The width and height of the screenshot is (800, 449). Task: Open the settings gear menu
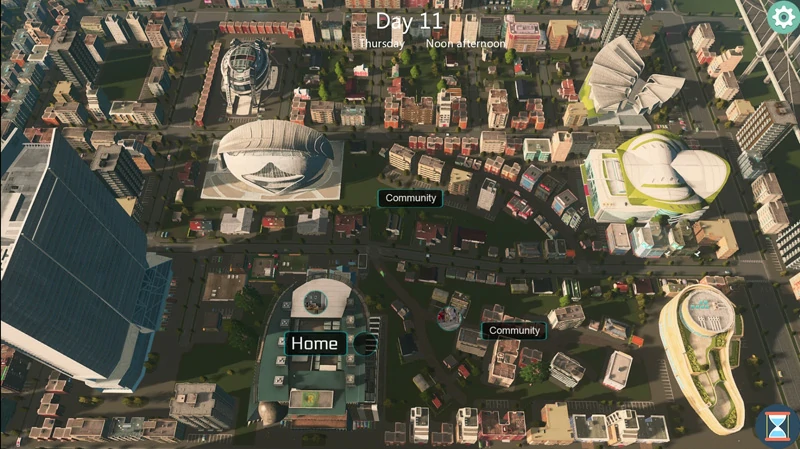pyautogui.click(x=782, y=16)
